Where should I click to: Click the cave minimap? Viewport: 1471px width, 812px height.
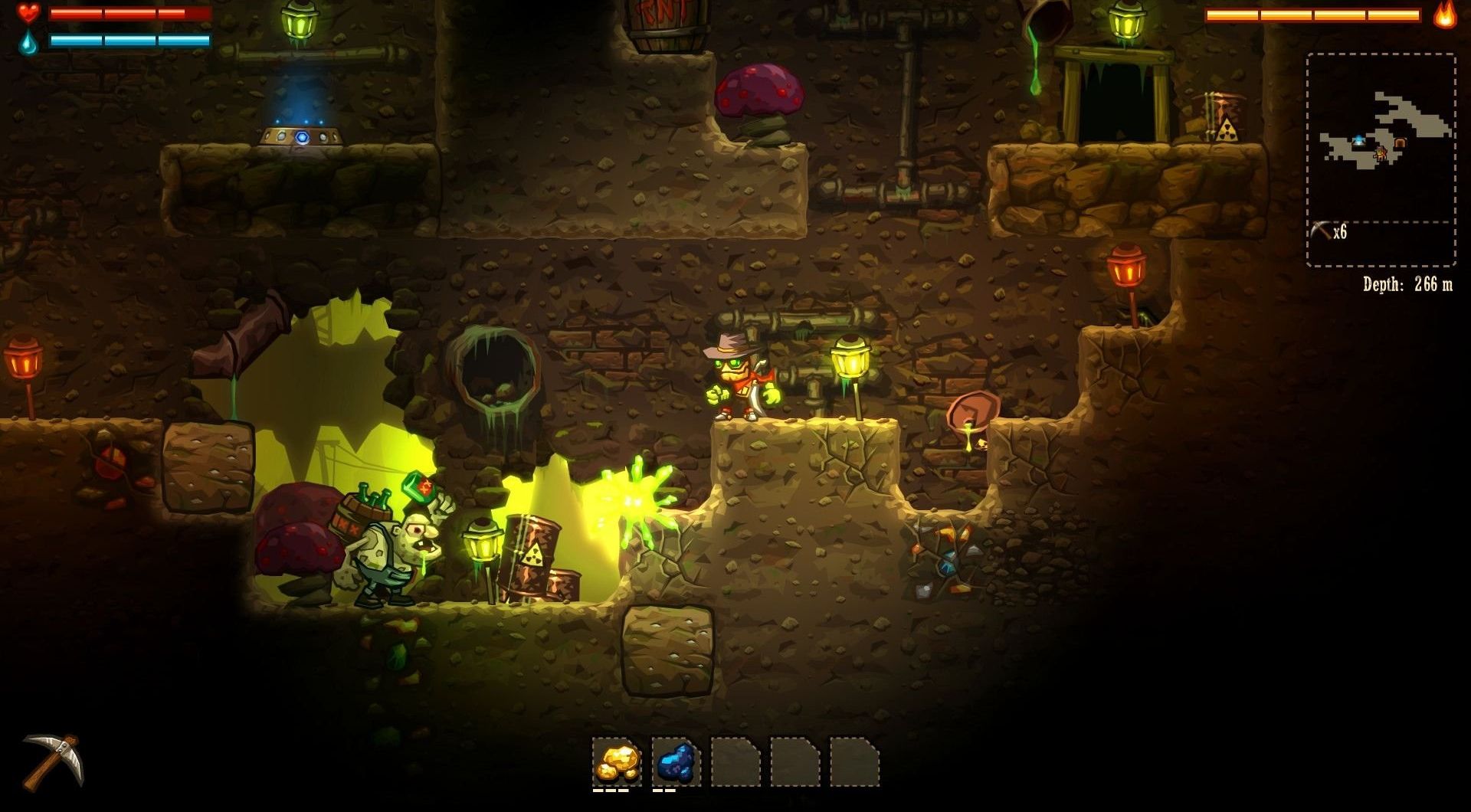click(x=1381, y=138)
